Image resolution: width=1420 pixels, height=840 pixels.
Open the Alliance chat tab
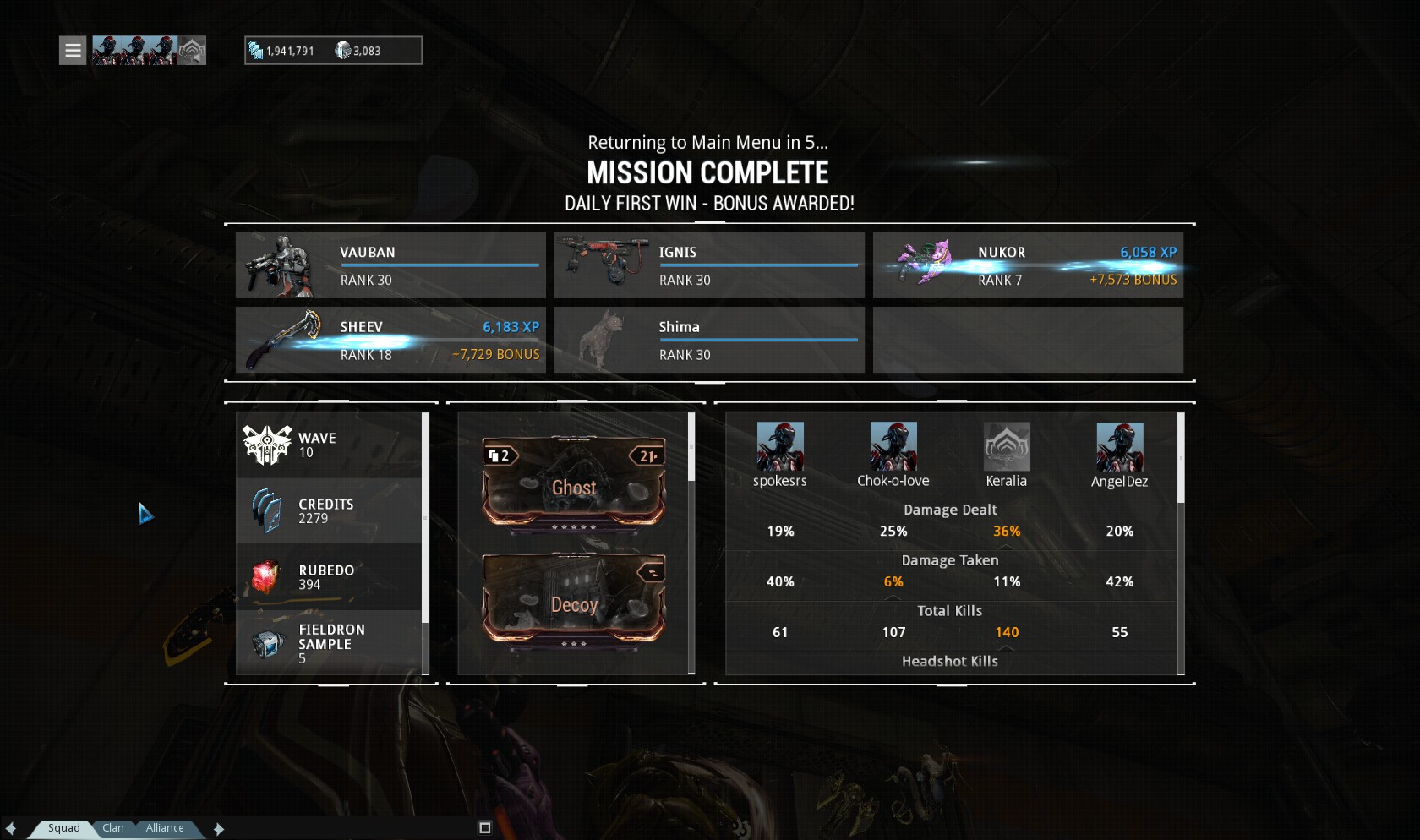(x=165, y=828)
